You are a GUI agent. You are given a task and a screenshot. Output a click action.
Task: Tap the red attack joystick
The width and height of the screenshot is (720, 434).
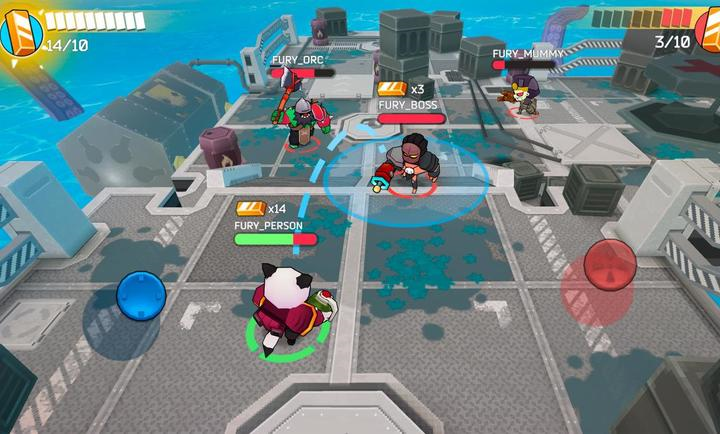click(x=610, y=263)
